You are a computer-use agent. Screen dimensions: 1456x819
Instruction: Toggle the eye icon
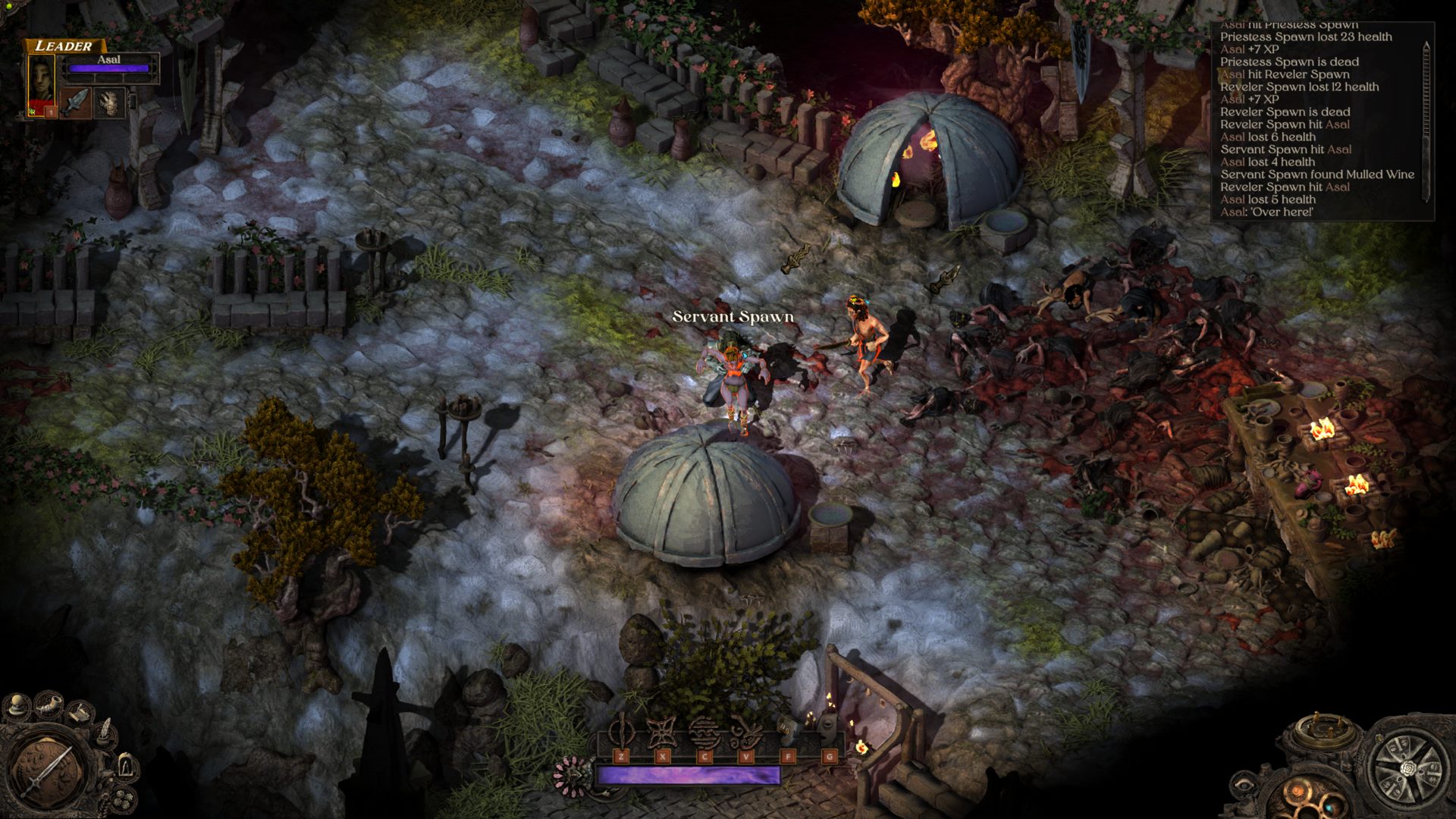pyautogui.click(x=1244, y=786)
